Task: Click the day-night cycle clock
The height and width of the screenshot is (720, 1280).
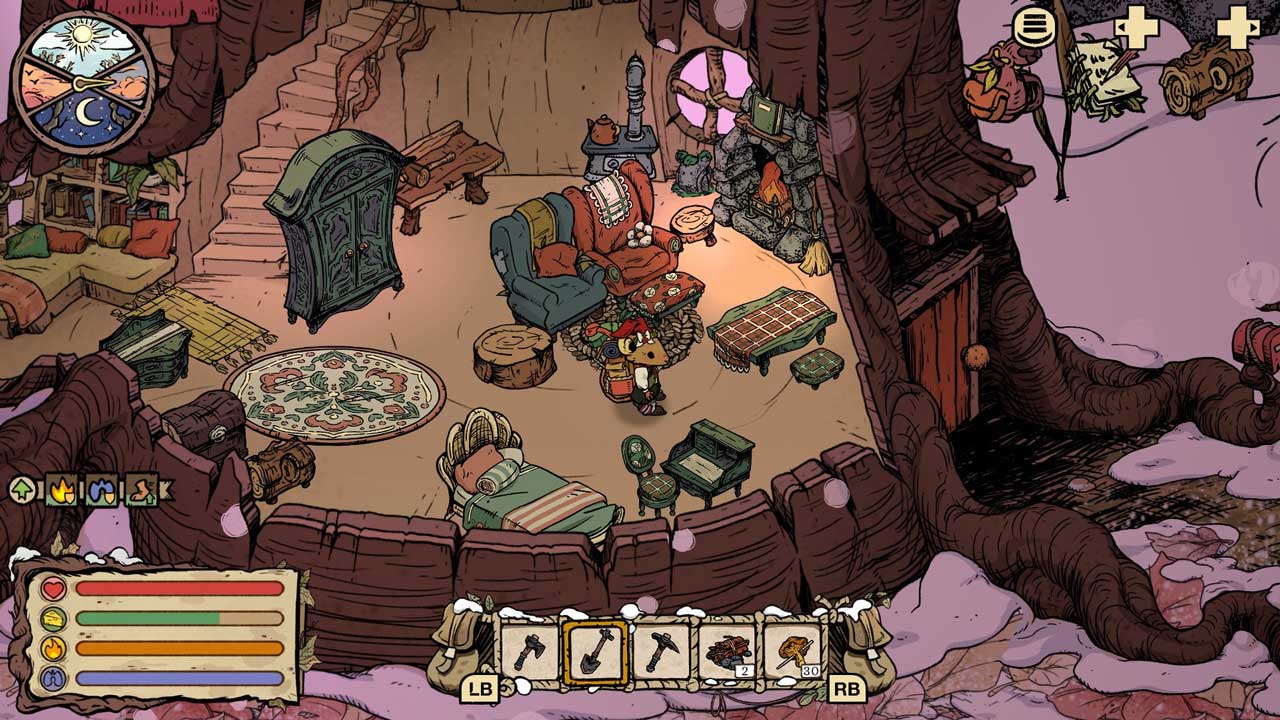Action: (x=85, y=82)
